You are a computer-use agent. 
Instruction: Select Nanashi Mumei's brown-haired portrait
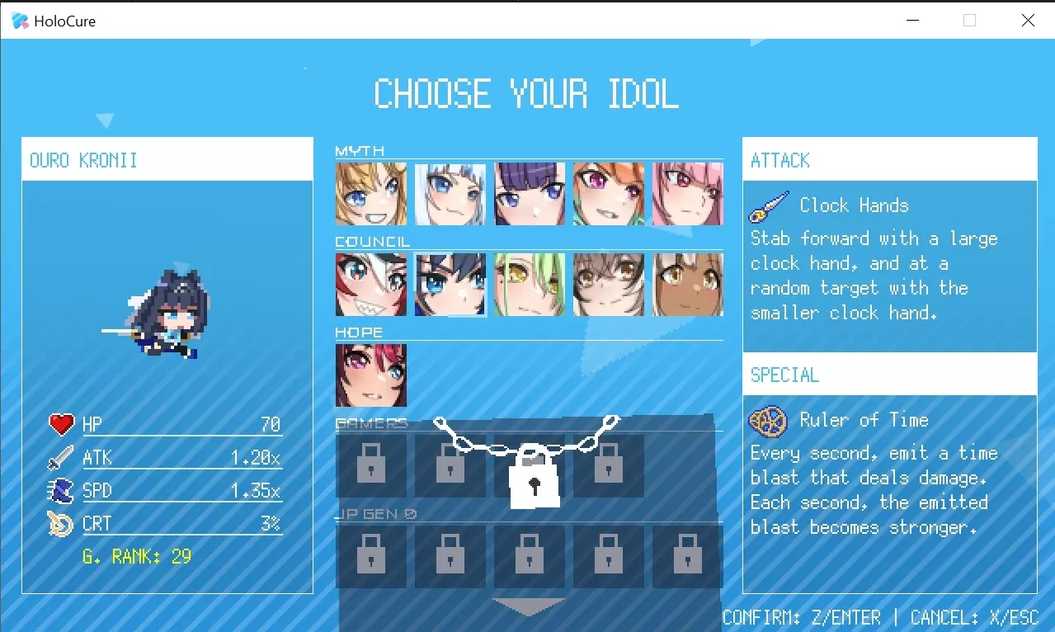click(x=608, y=284)
